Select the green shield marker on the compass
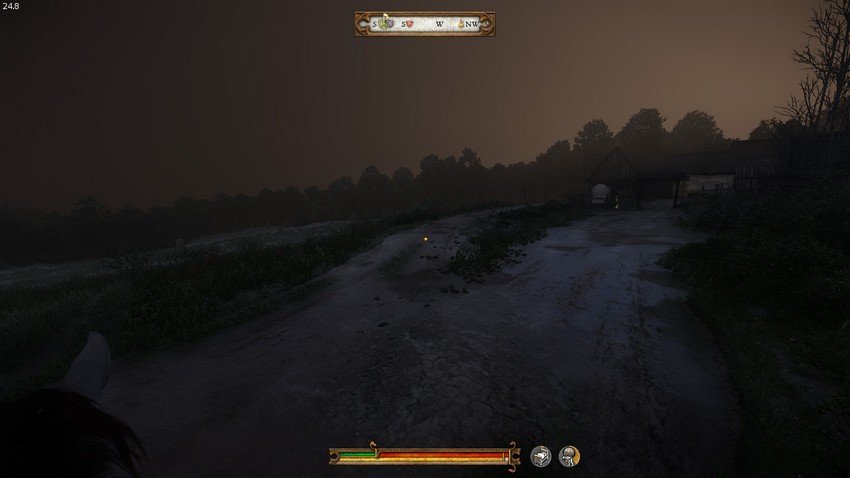 [383, 24]
